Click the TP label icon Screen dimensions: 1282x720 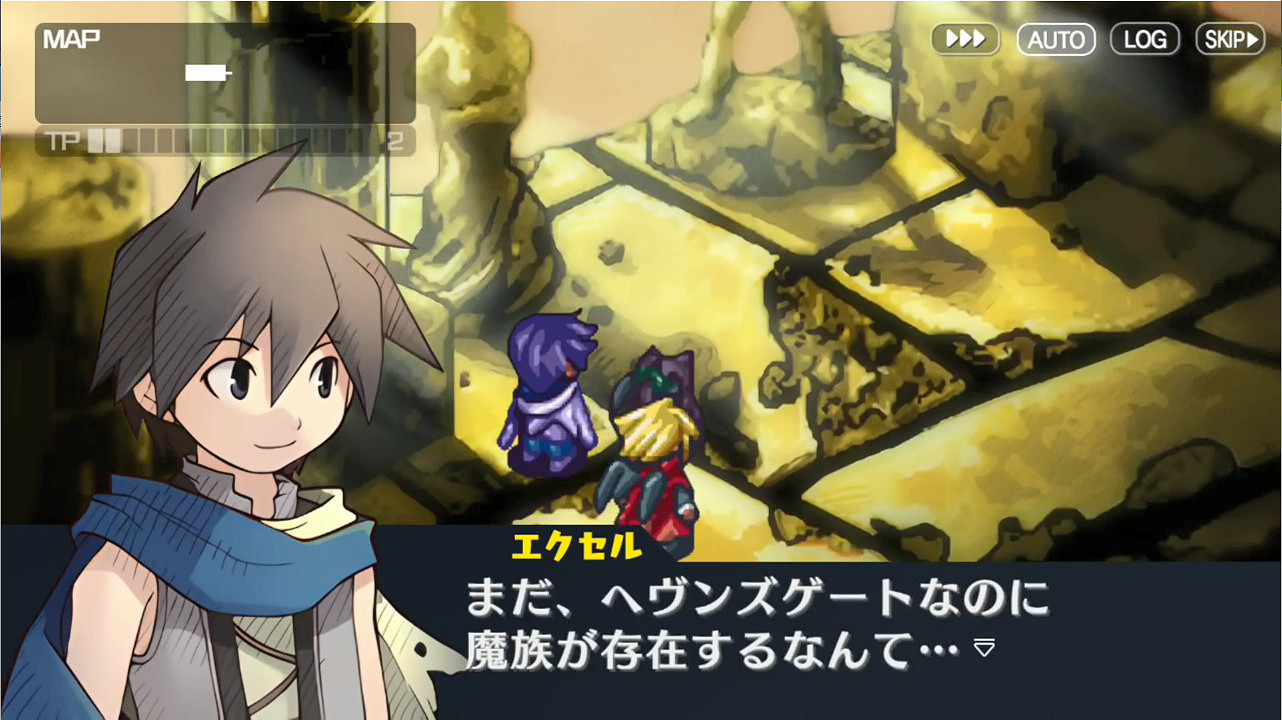coord(62,141)
